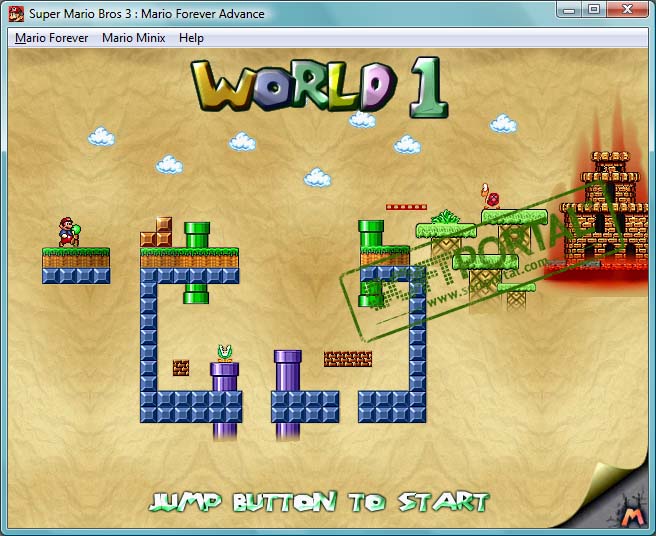Open the Help menu
This screenshot has width=656, height=536.
[191, 38]
